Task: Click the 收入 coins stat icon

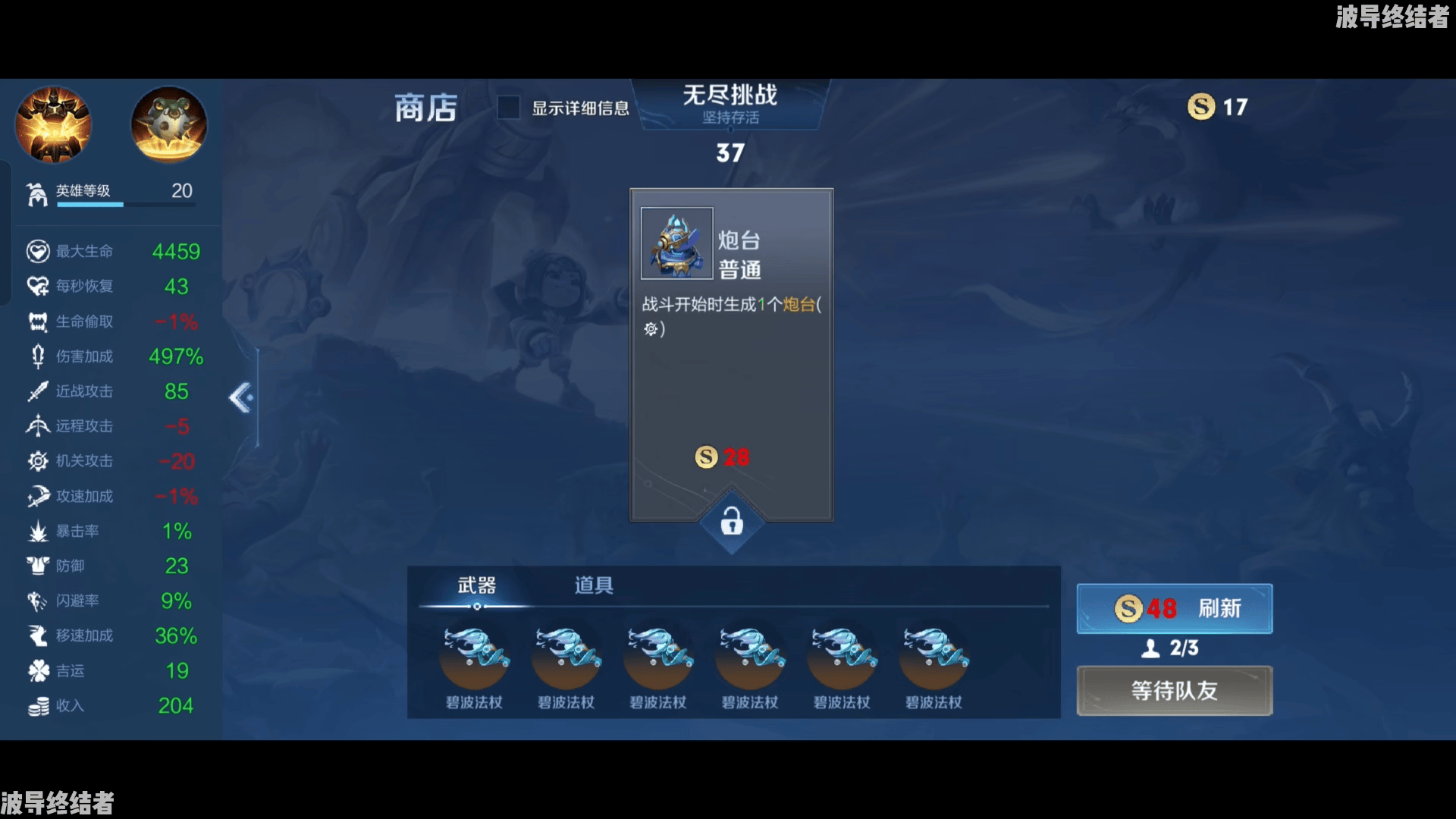Action: 37,706
